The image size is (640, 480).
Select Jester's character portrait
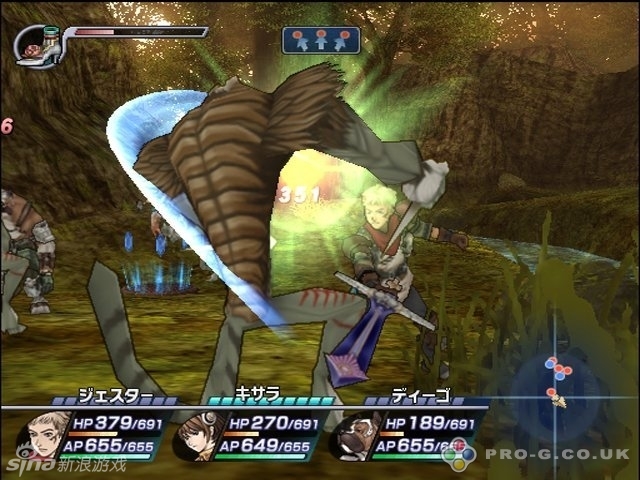(42, 434)
